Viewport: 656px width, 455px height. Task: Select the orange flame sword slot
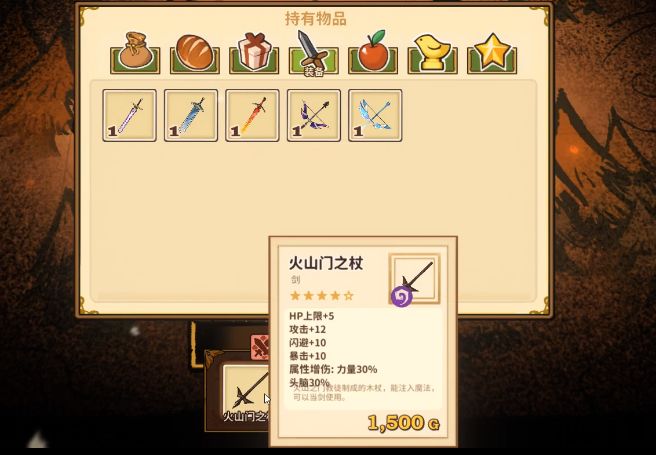252,115
